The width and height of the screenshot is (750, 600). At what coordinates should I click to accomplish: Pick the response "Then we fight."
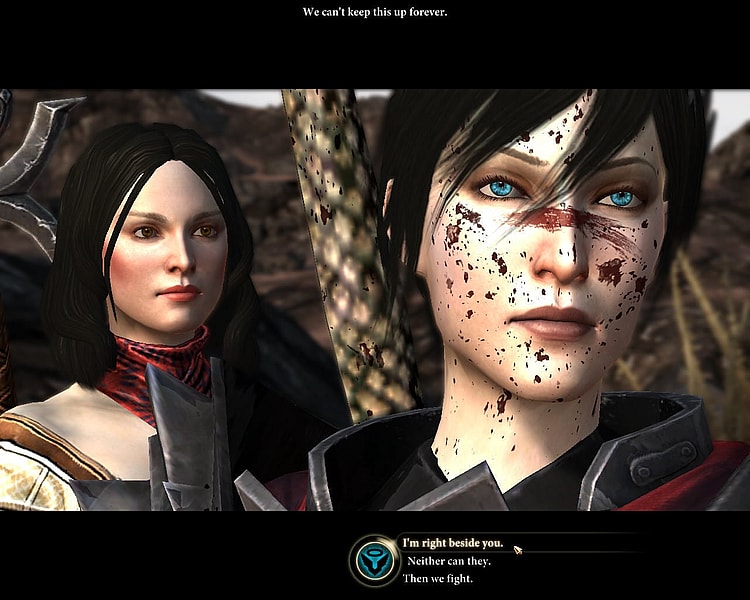click(440, 578)
